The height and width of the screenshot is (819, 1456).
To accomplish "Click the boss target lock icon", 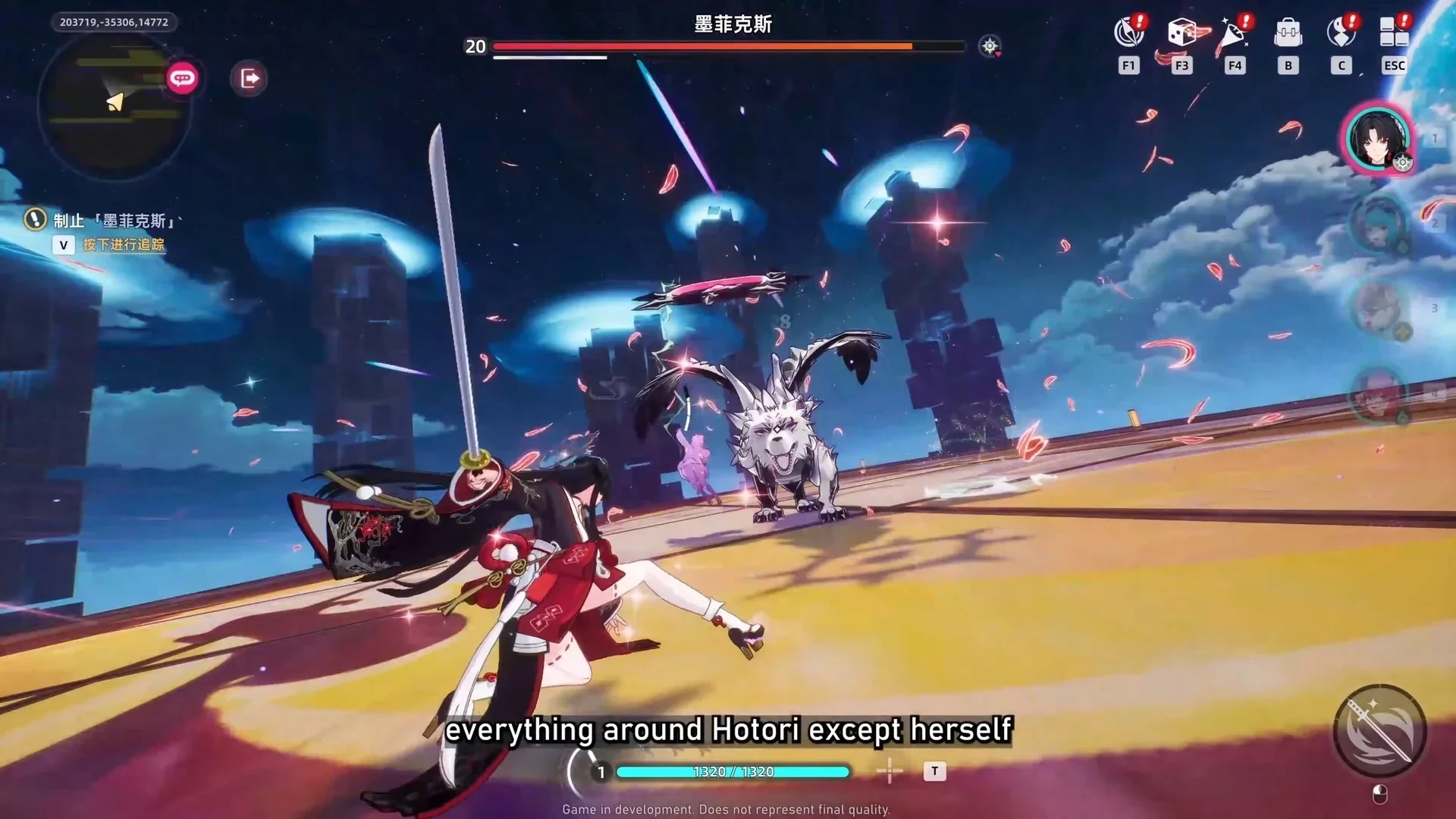I will click(x=990, y=46).
